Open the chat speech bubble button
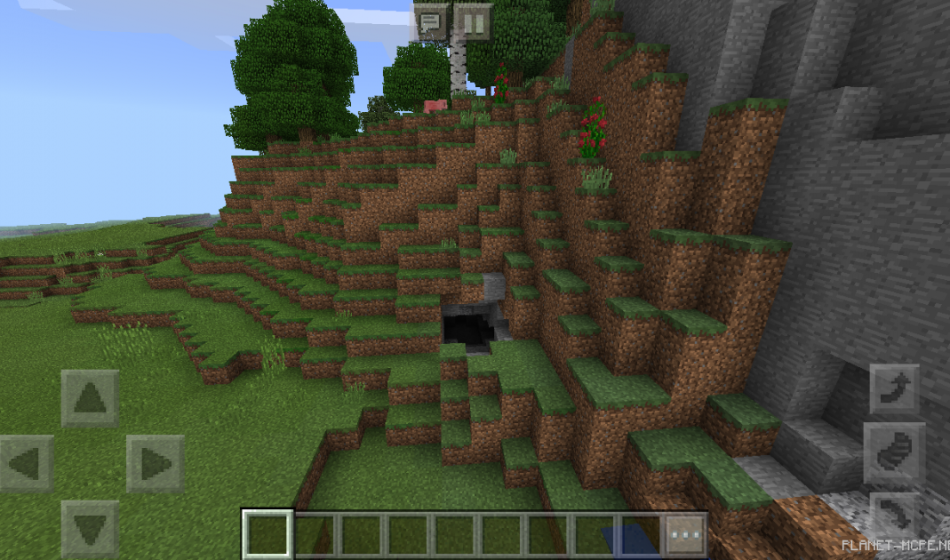The width and height of the screenshot is (950, 560). pos(431,21)
